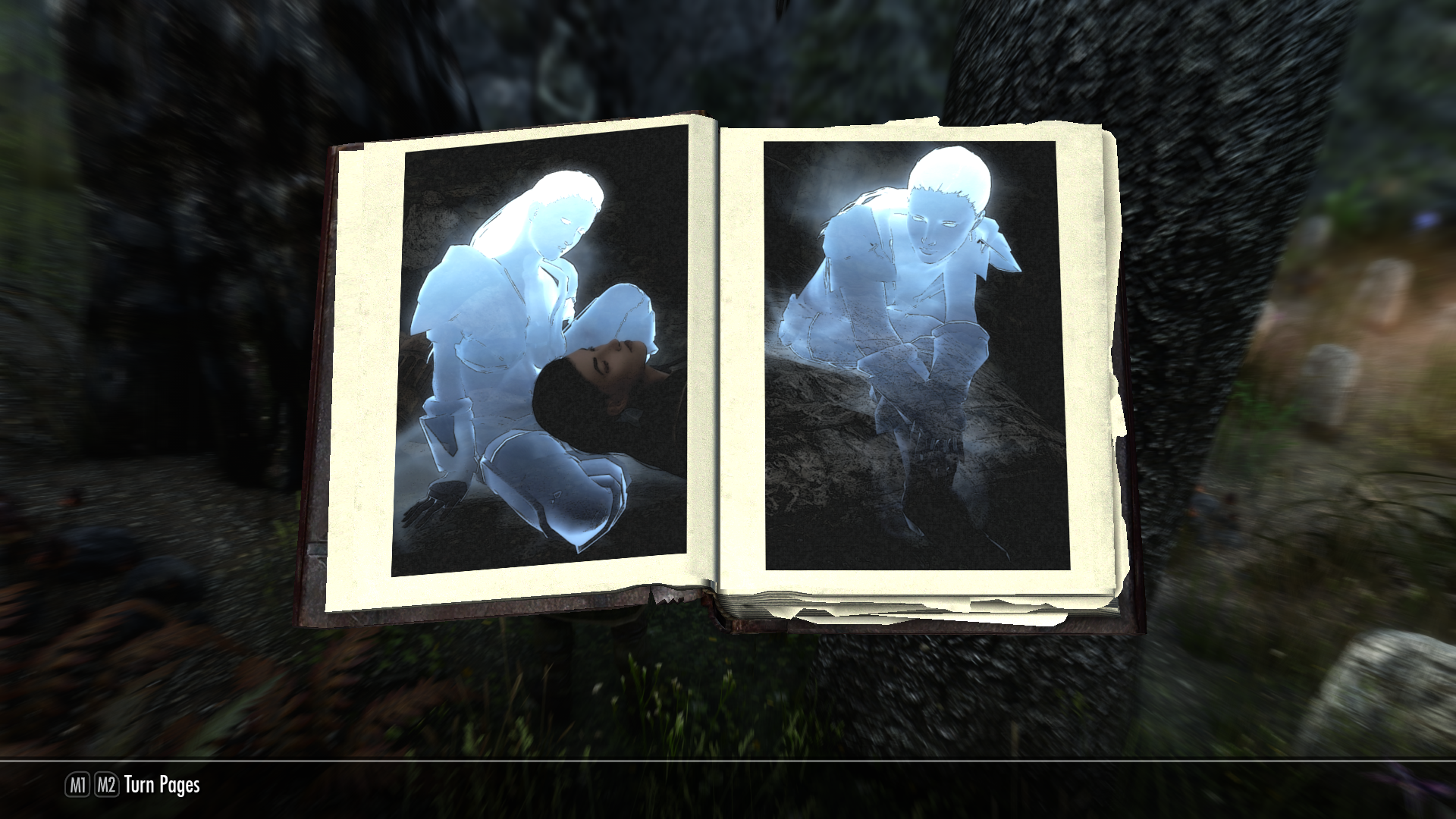
Task: Click the M1 button prompt icon
Action: tap(78, 786)
